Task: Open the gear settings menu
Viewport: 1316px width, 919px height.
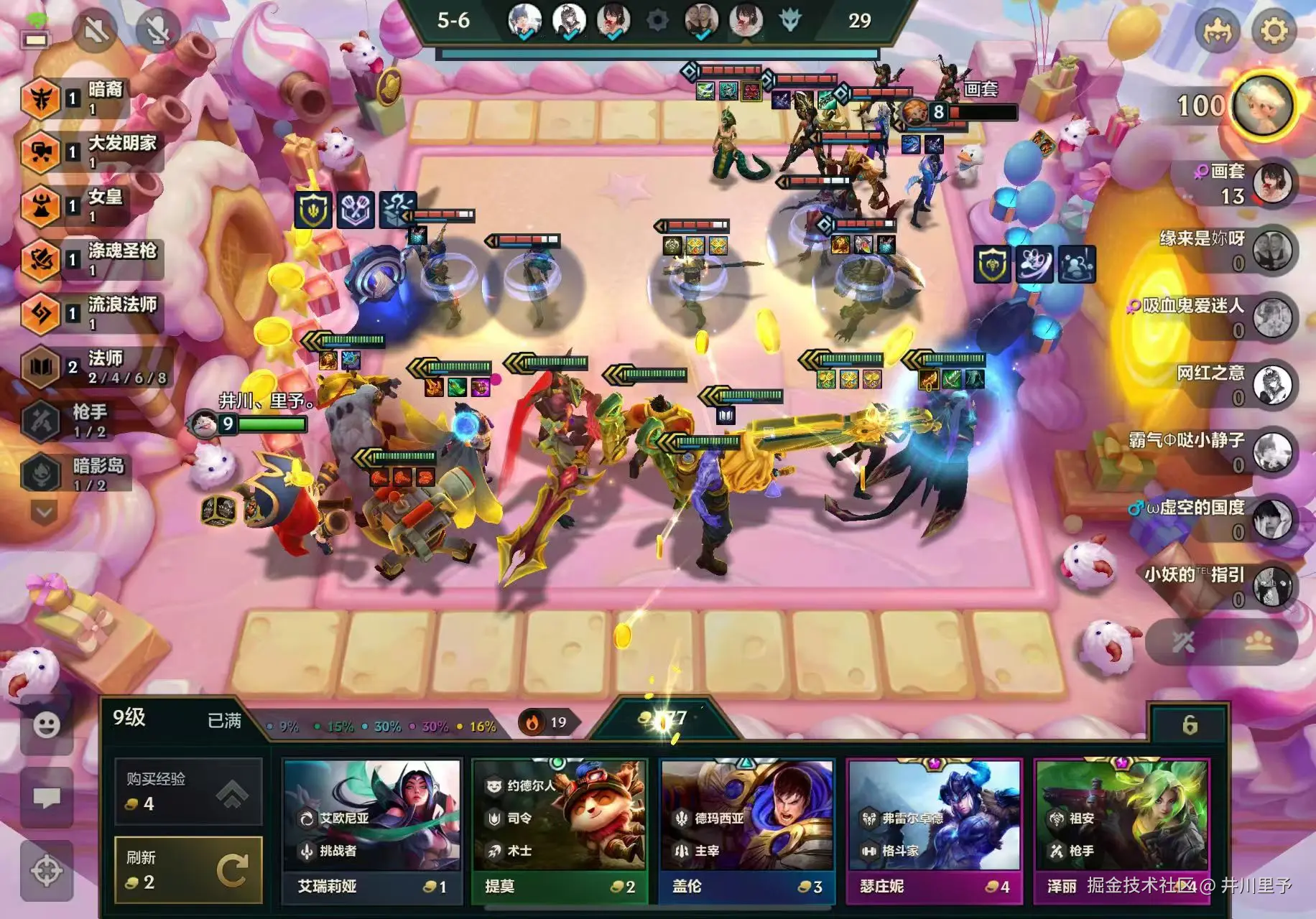Action: click(1274, 31)
